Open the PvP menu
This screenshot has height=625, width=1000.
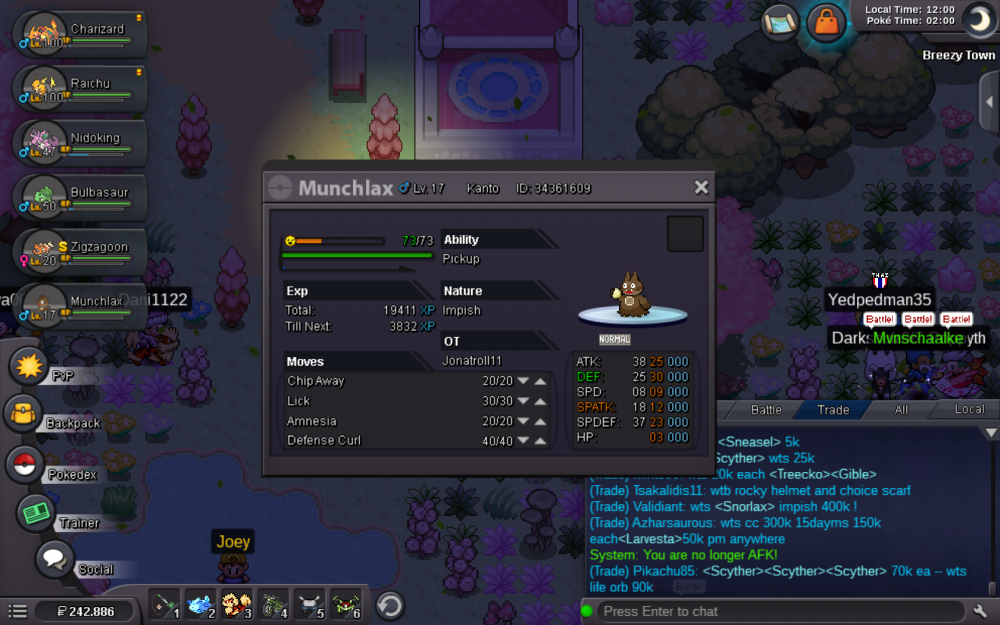[x=29, y=364]
